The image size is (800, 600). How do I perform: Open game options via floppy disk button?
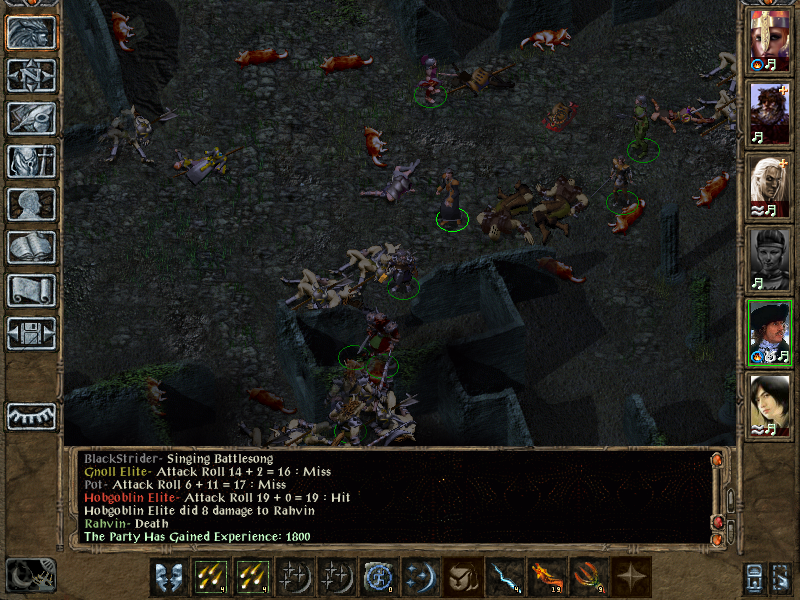click(x=31, y=333)
